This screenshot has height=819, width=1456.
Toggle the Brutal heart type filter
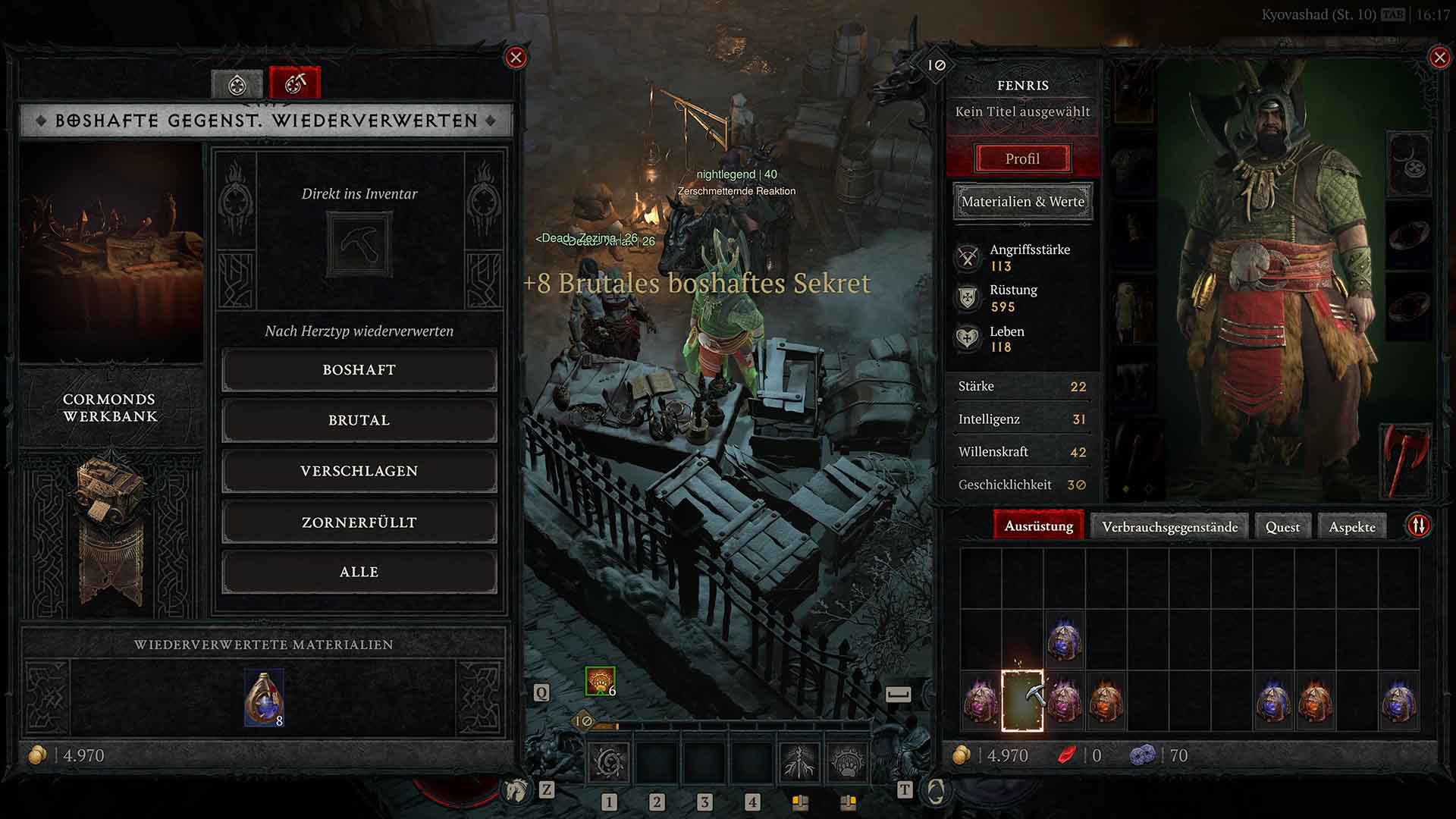358,420
